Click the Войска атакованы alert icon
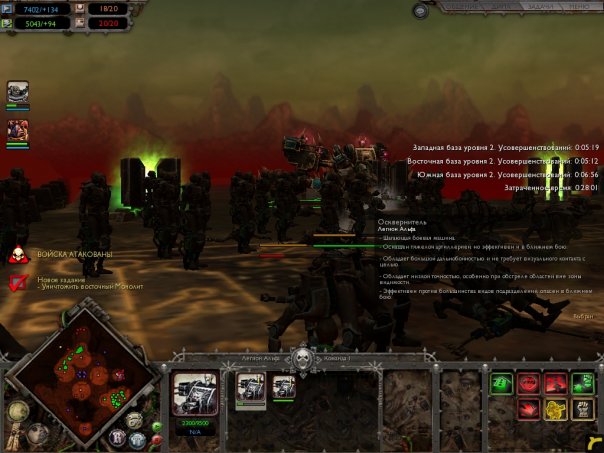 (17, 255)
